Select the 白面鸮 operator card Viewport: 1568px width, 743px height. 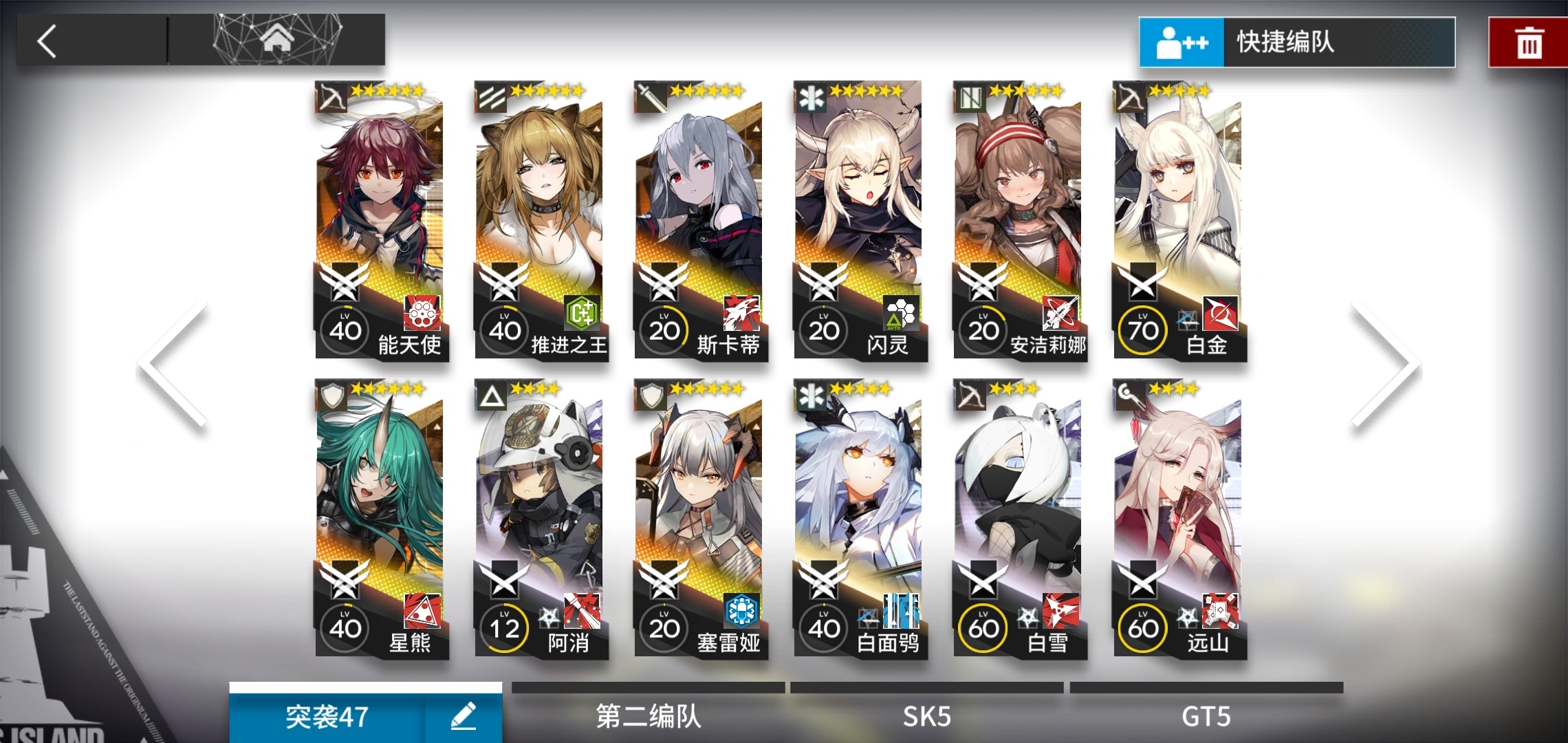click(860, 519)
